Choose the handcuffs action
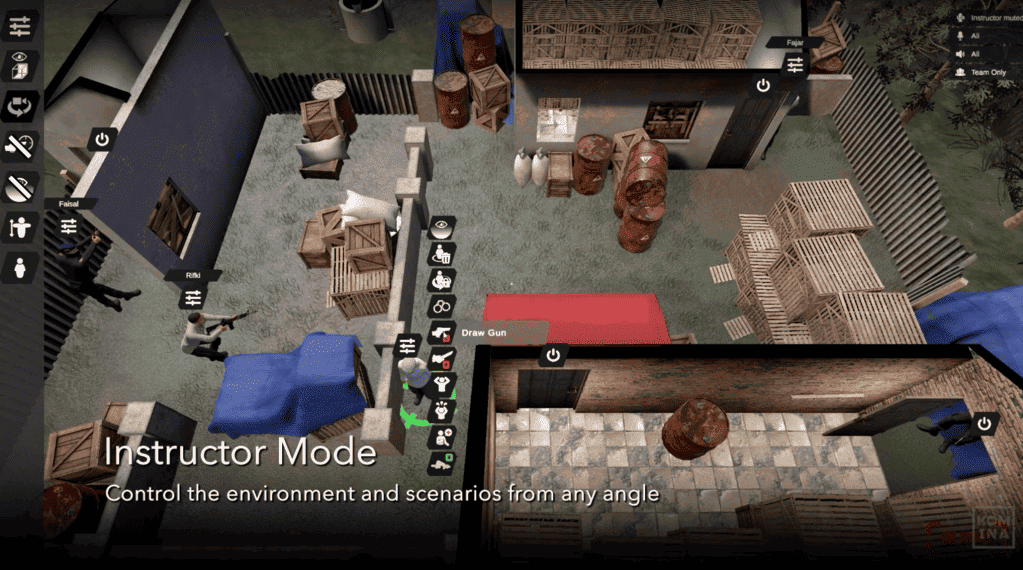This screenshot has width=1023, height=570. (442, 306)
